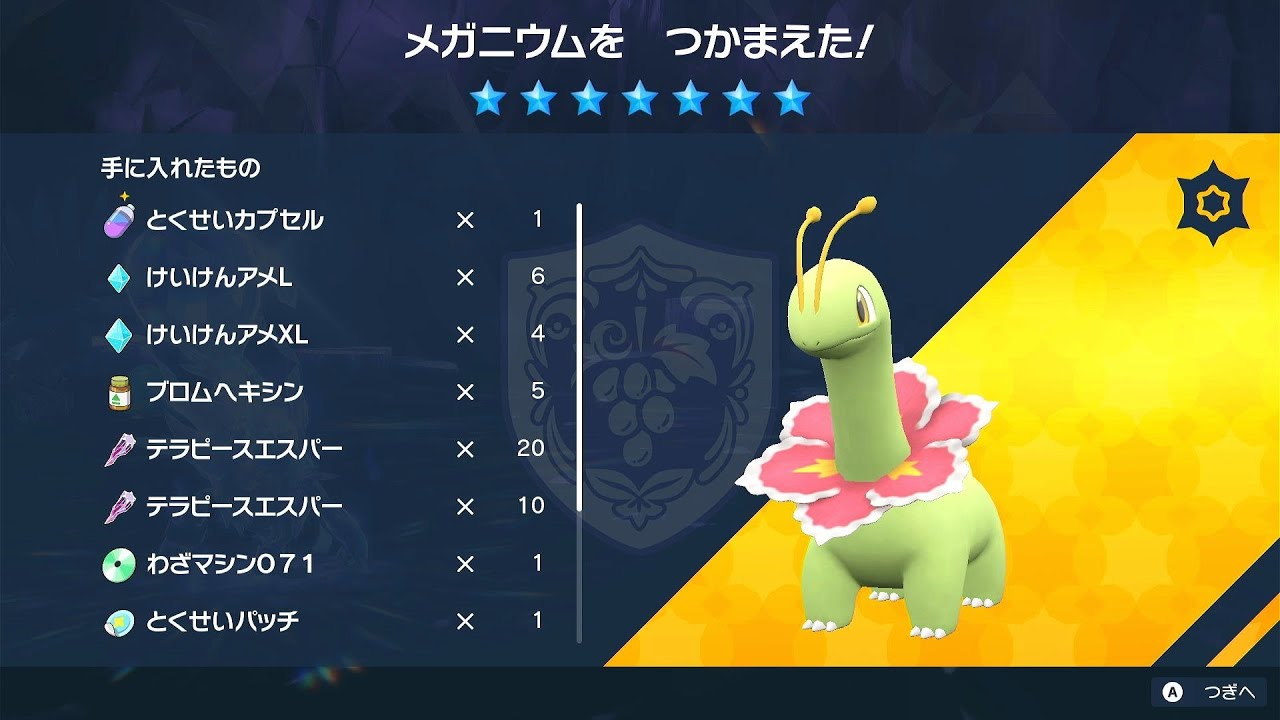Select the first star in the rating row

(x=489, y=101)
